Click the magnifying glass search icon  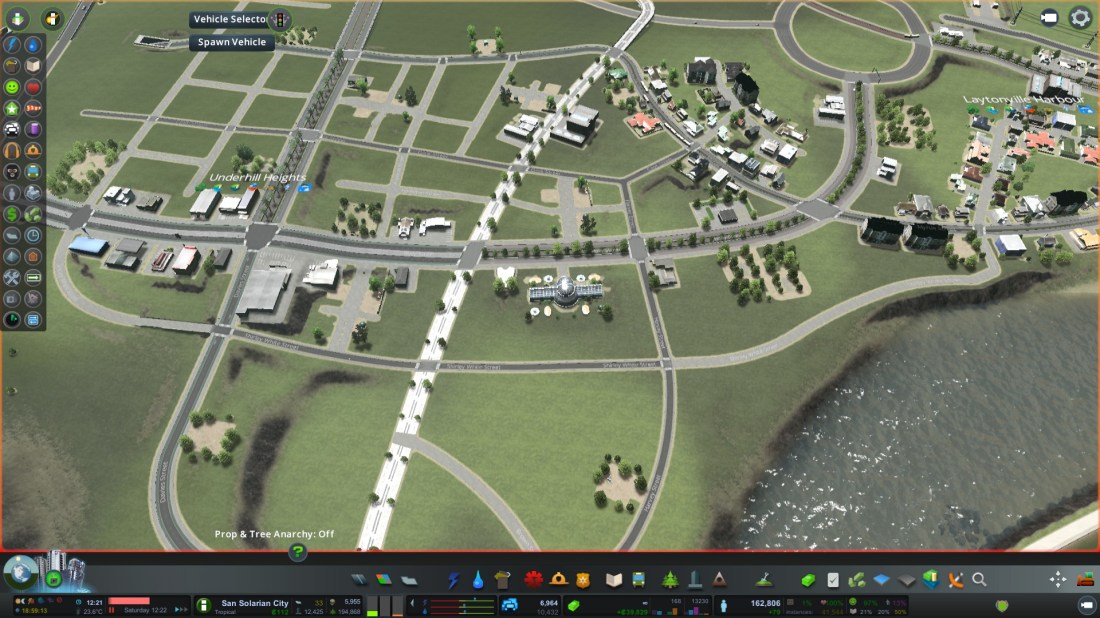click(979, 579)
